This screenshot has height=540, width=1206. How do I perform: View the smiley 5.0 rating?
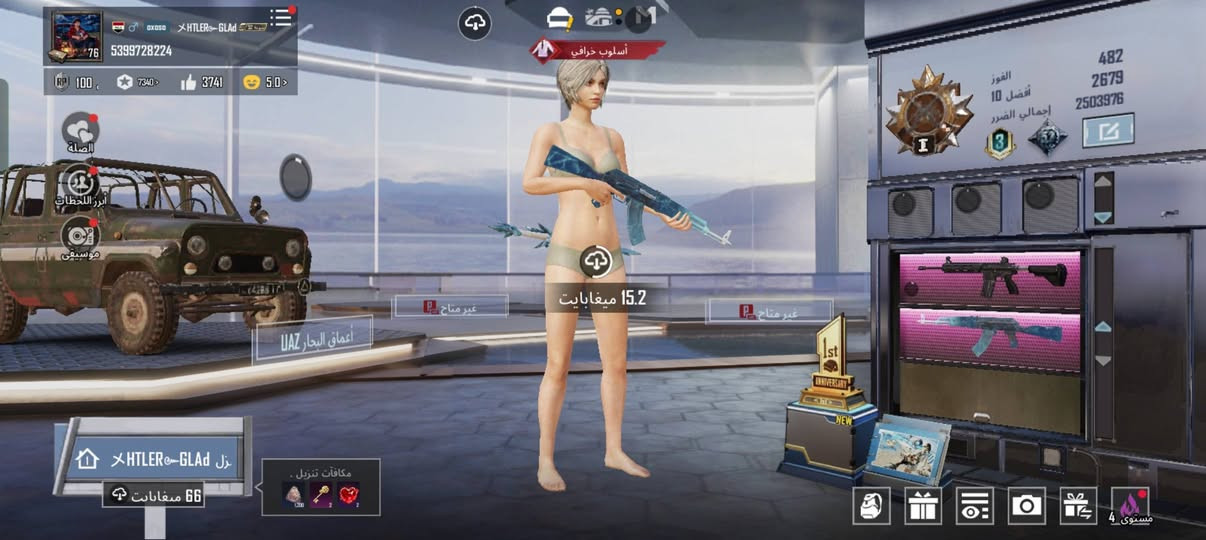(265, 82)
